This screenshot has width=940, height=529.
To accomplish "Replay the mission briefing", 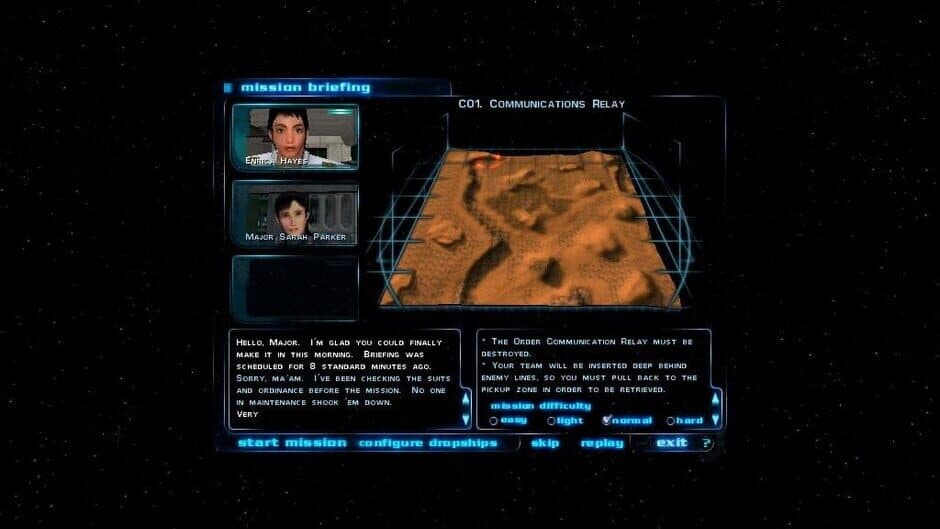I will tap(602, 443).
